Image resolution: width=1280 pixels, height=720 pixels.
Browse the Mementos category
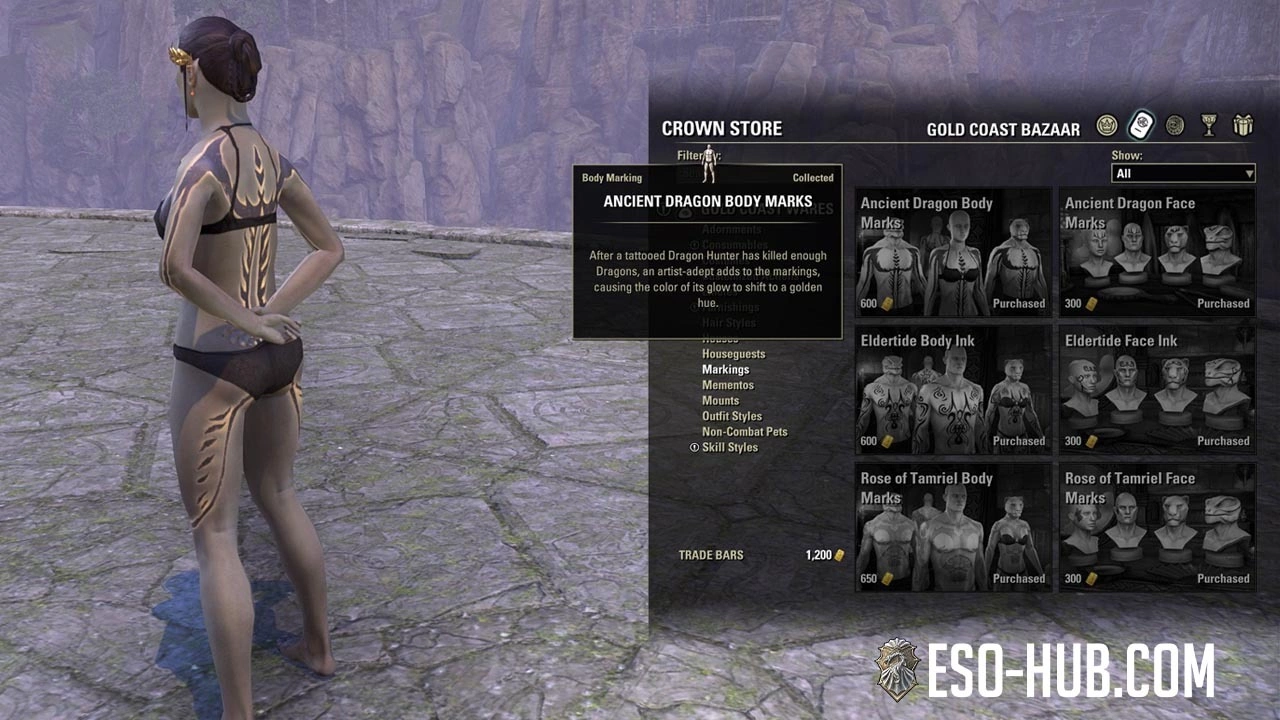pos(727,385)
